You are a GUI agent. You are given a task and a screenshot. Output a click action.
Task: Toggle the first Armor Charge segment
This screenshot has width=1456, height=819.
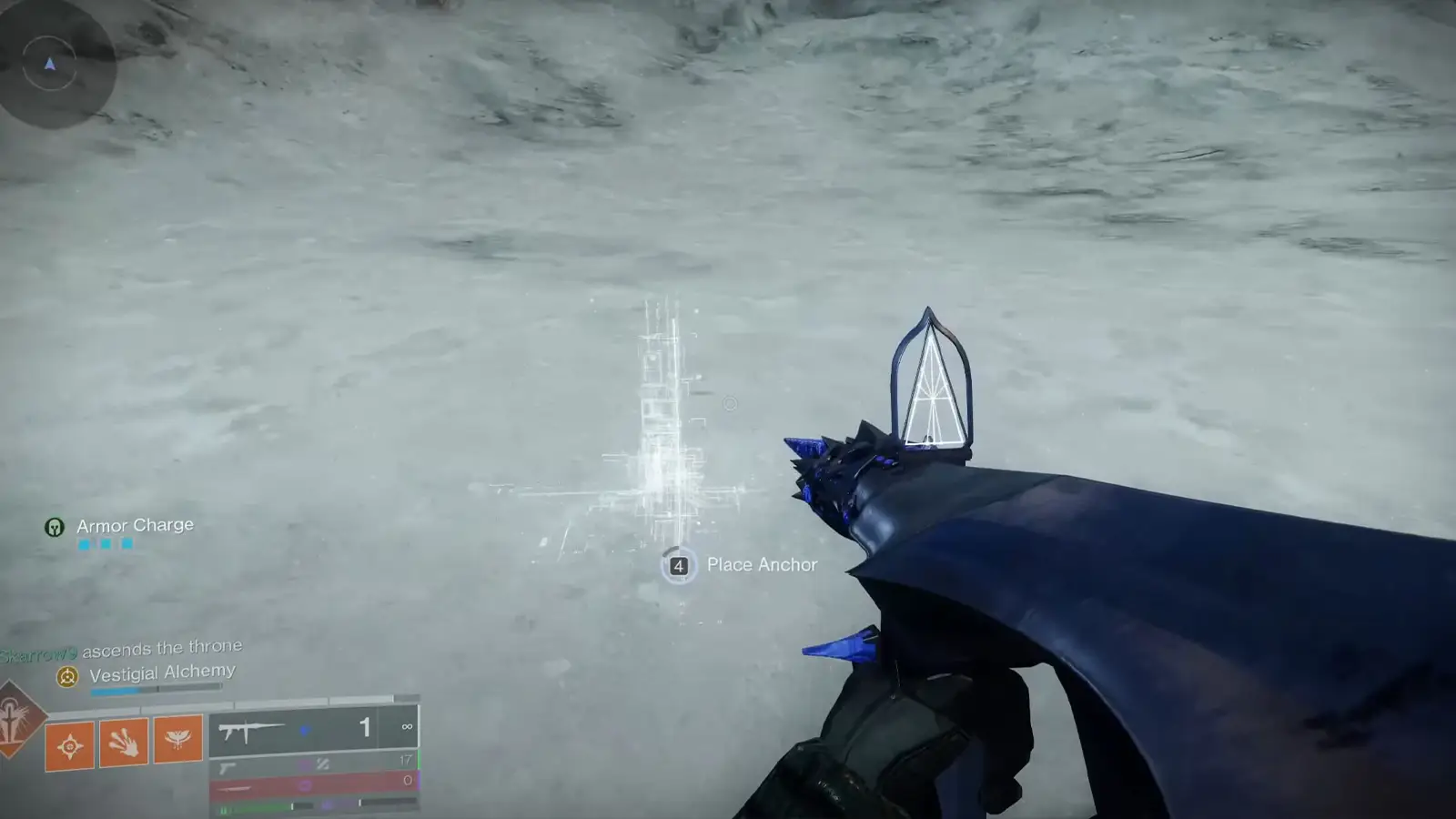coord(84,544)
